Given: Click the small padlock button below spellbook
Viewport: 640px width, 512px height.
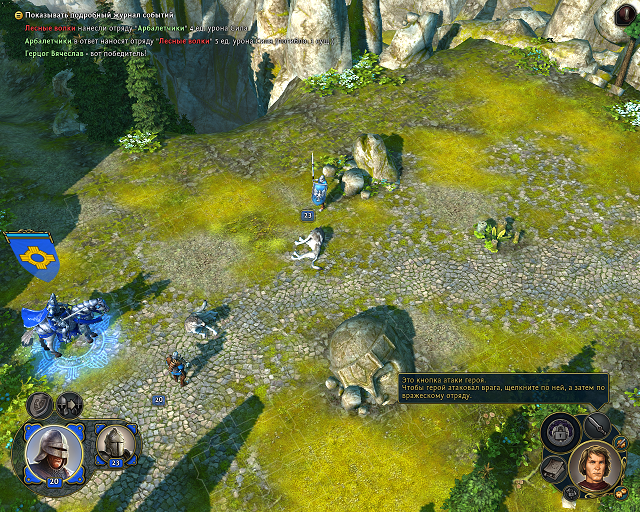Looking at the screenshot, I should point(570,493).
